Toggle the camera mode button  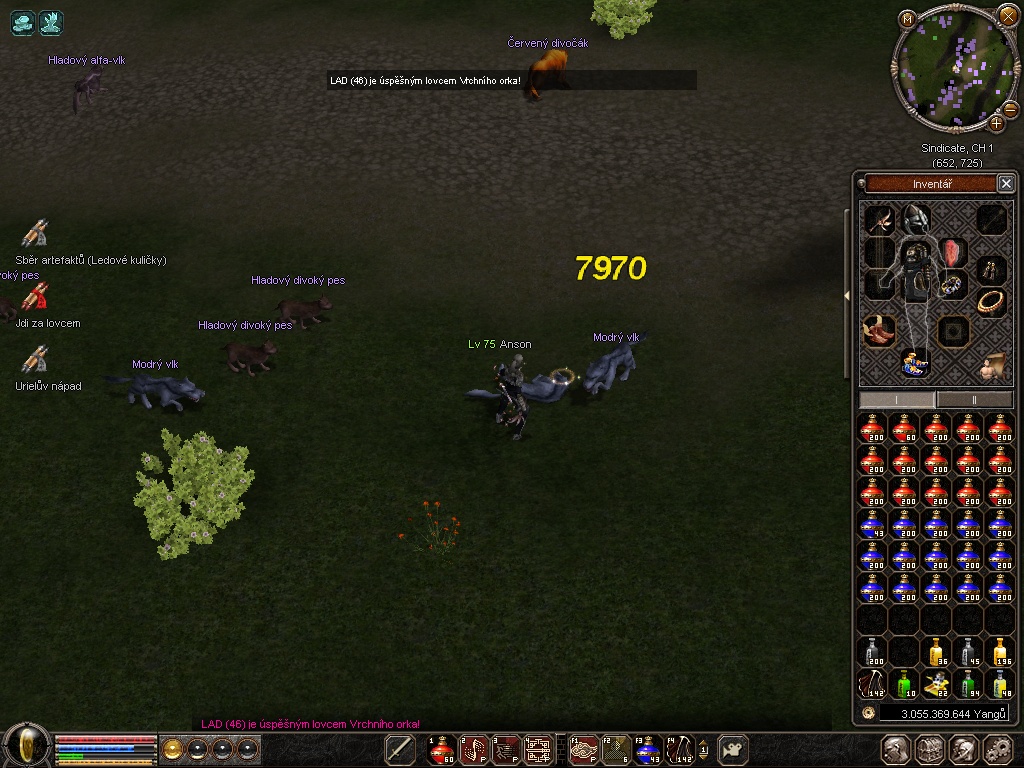735,749
